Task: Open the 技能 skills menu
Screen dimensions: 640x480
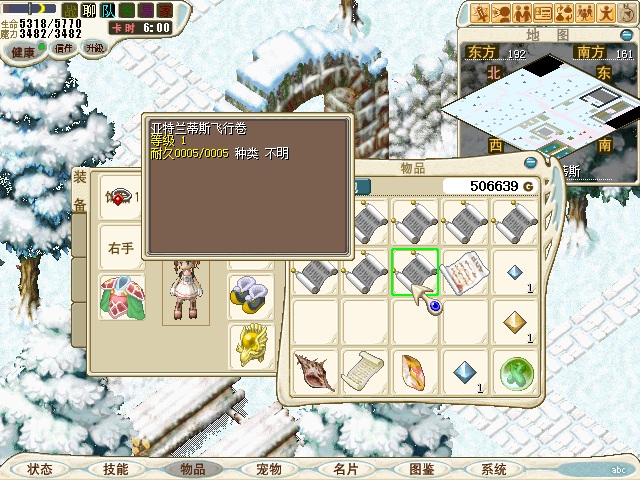Action: point(115,468)
